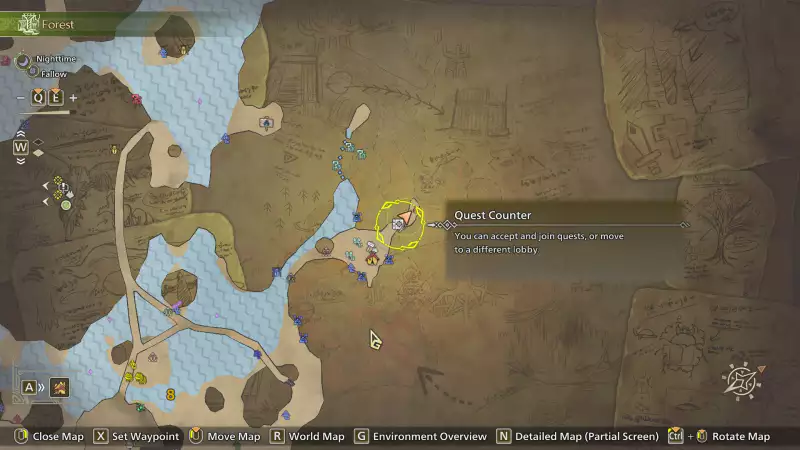The image size is (800, 450).
Task: Switch map layer down with the downward chevrons
Action: pyautogui.click(x=20, y=160)
